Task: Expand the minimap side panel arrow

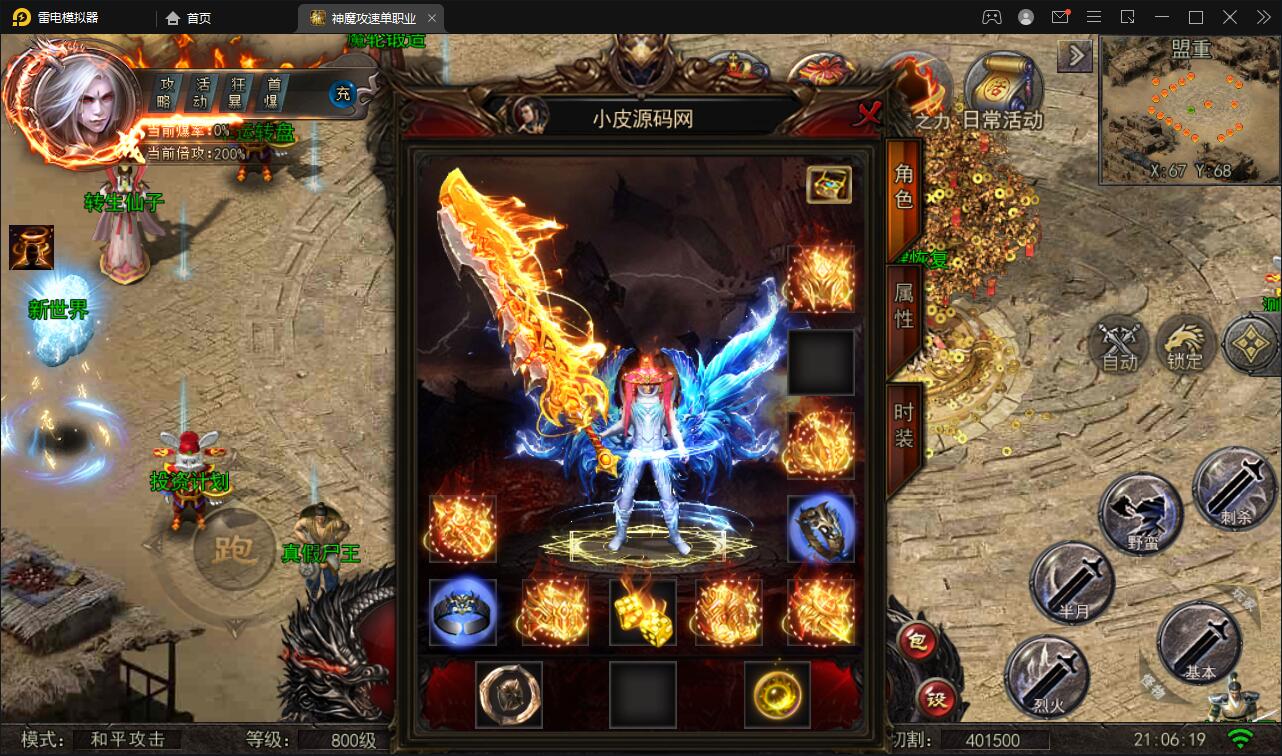Action: (x=1075, y=56)
